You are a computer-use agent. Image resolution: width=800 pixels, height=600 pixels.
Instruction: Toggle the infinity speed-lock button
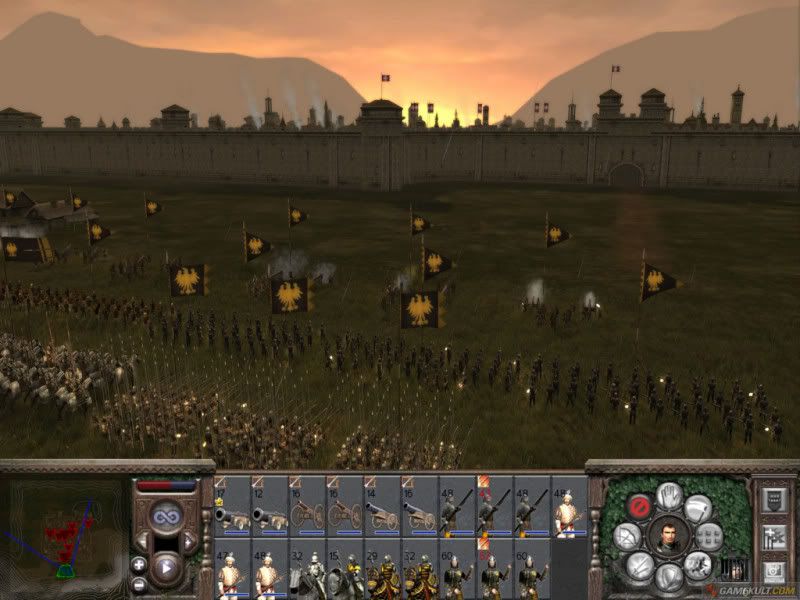165,516
